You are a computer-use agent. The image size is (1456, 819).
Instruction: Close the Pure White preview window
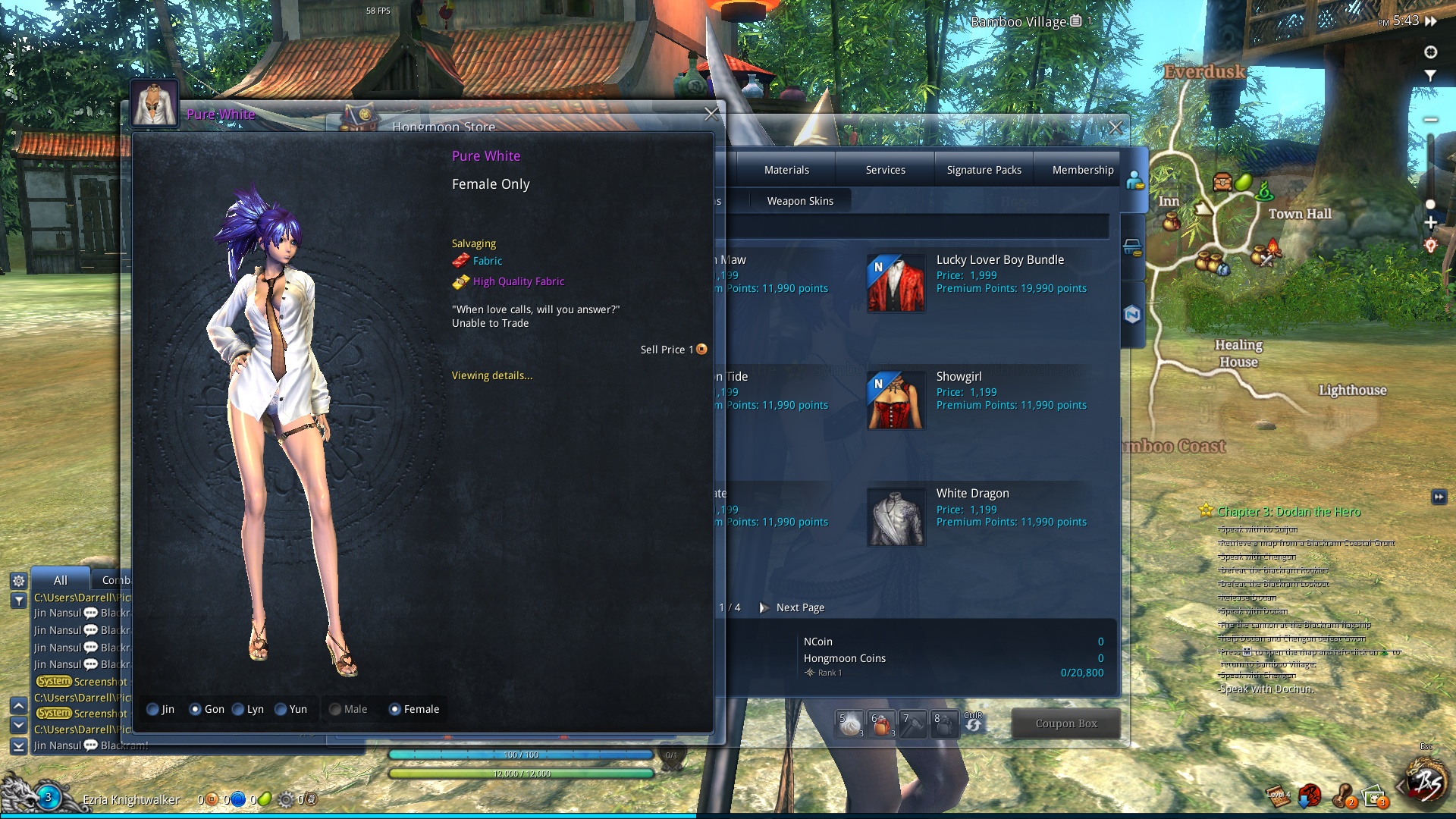coord(711,115)
